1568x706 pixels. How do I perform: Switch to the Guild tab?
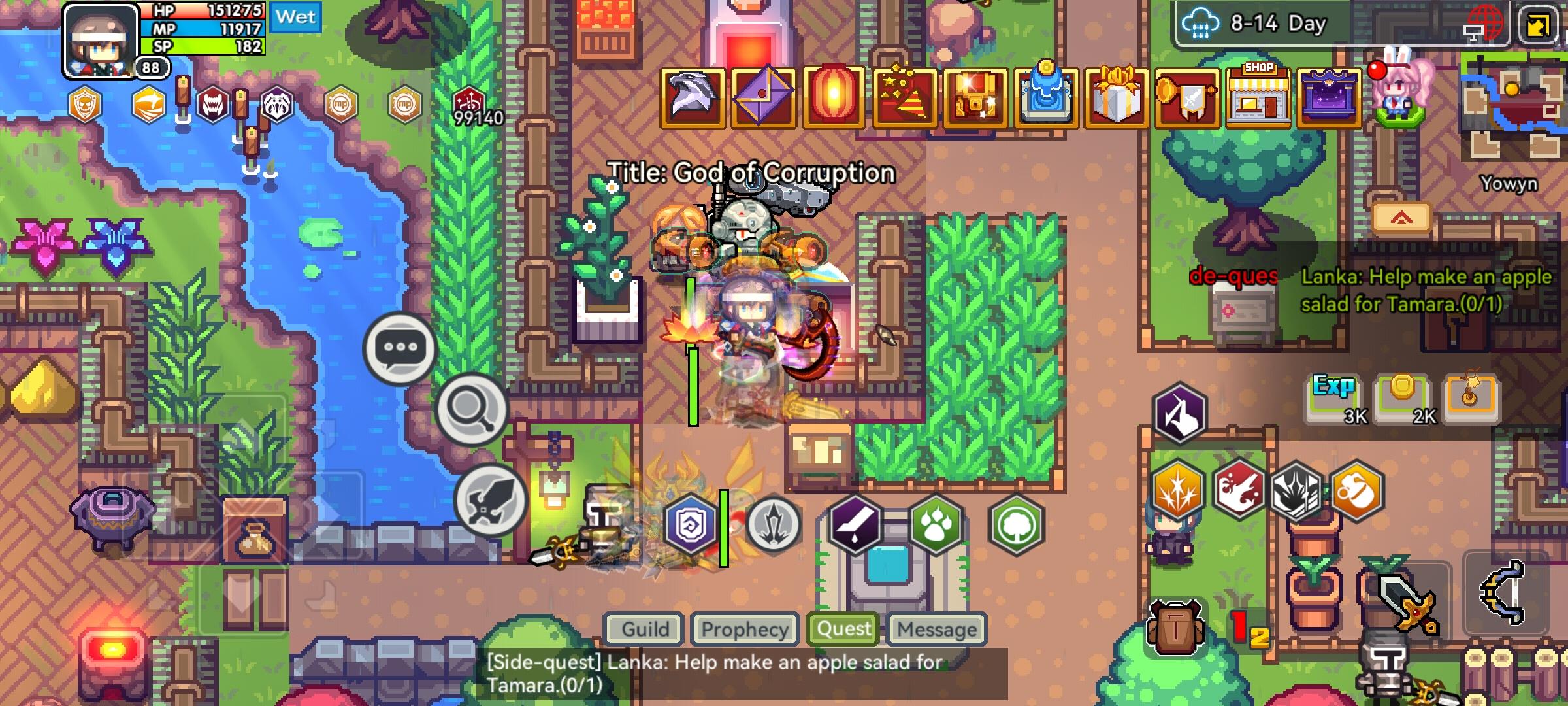[x=644, y=630]
